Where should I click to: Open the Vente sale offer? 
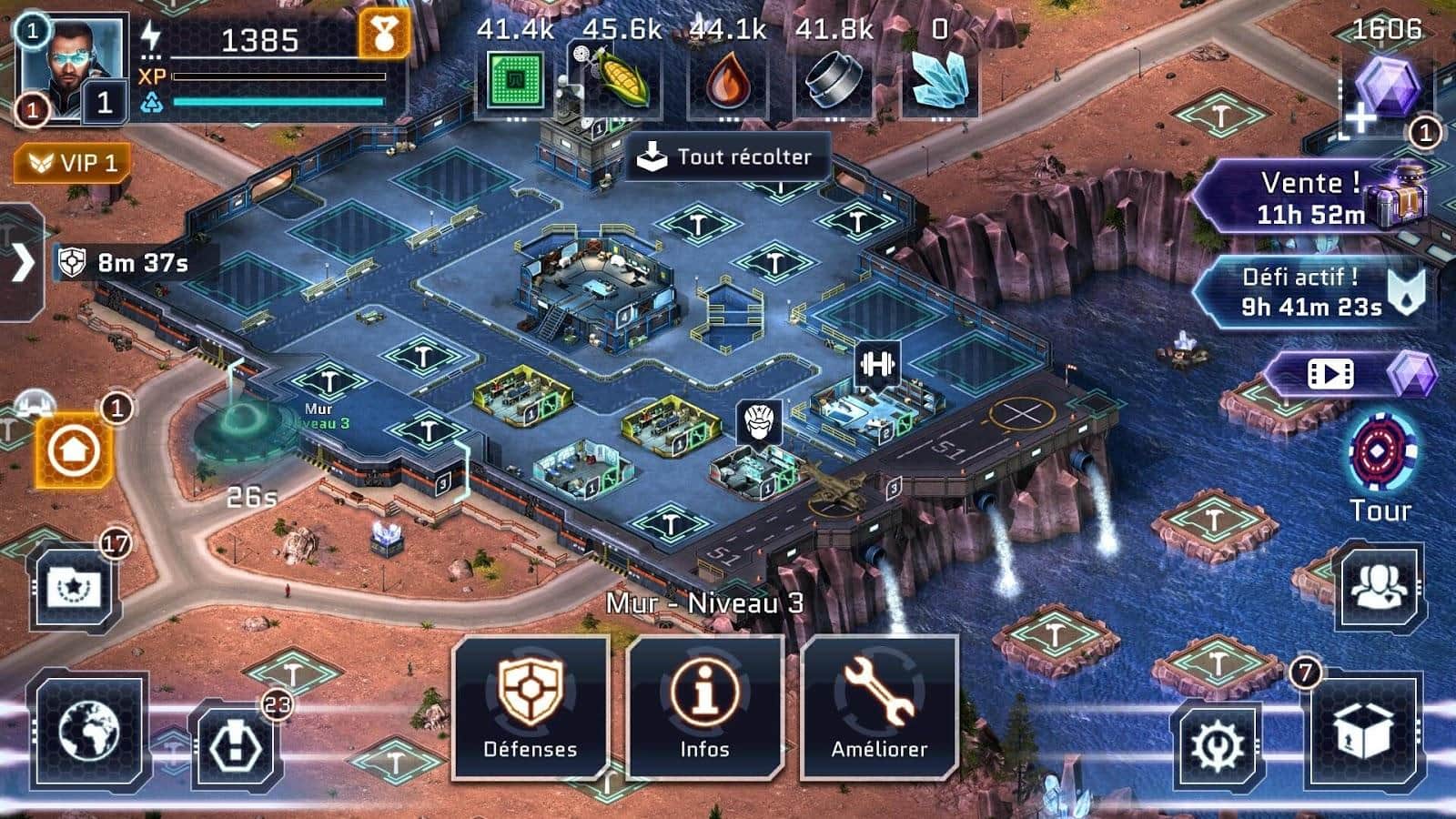tap(1310, 197)
